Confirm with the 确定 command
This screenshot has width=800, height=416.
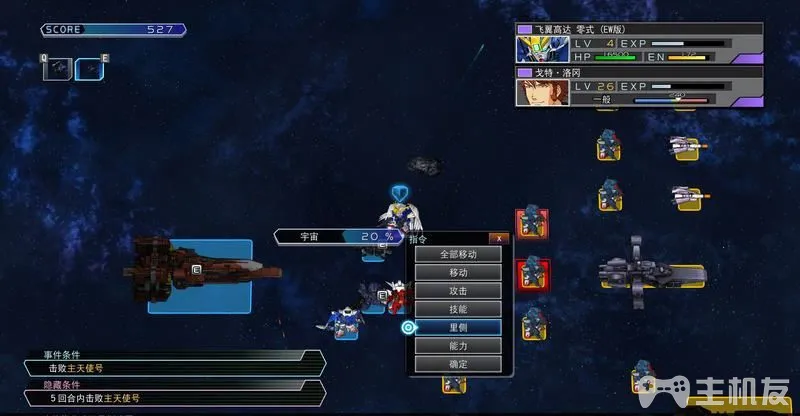point(458,364)
